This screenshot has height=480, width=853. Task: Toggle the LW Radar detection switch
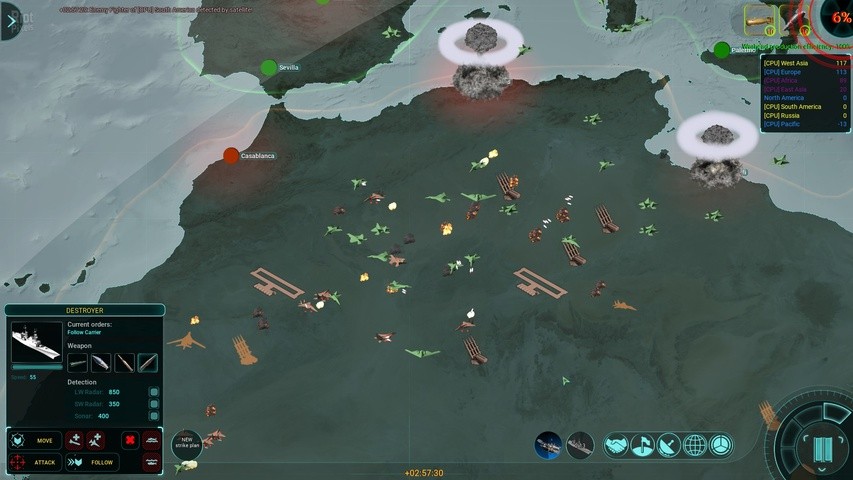154,392
